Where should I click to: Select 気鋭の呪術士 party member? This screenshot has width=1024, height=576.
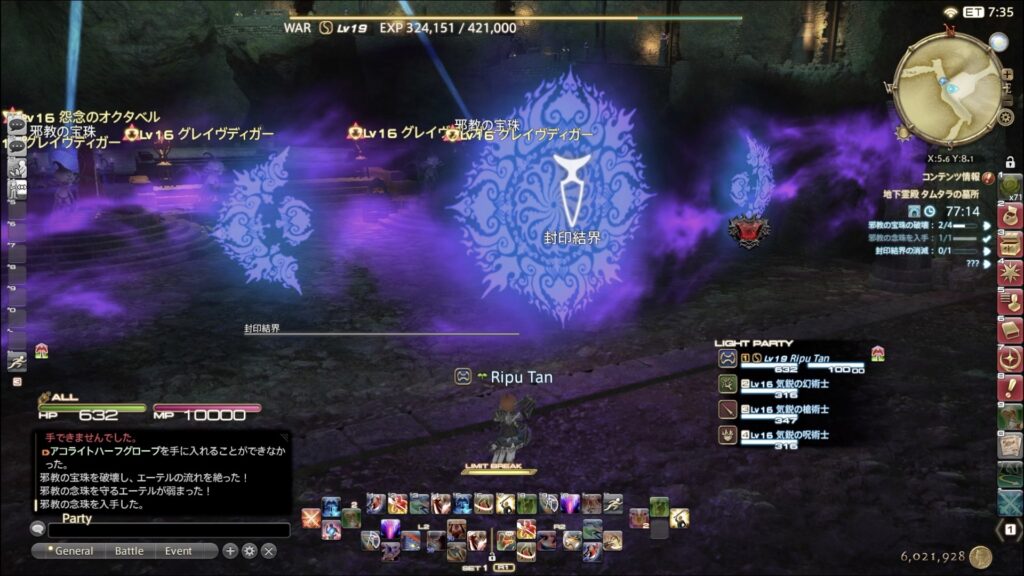pyautogui.click(x=790, y=436)
